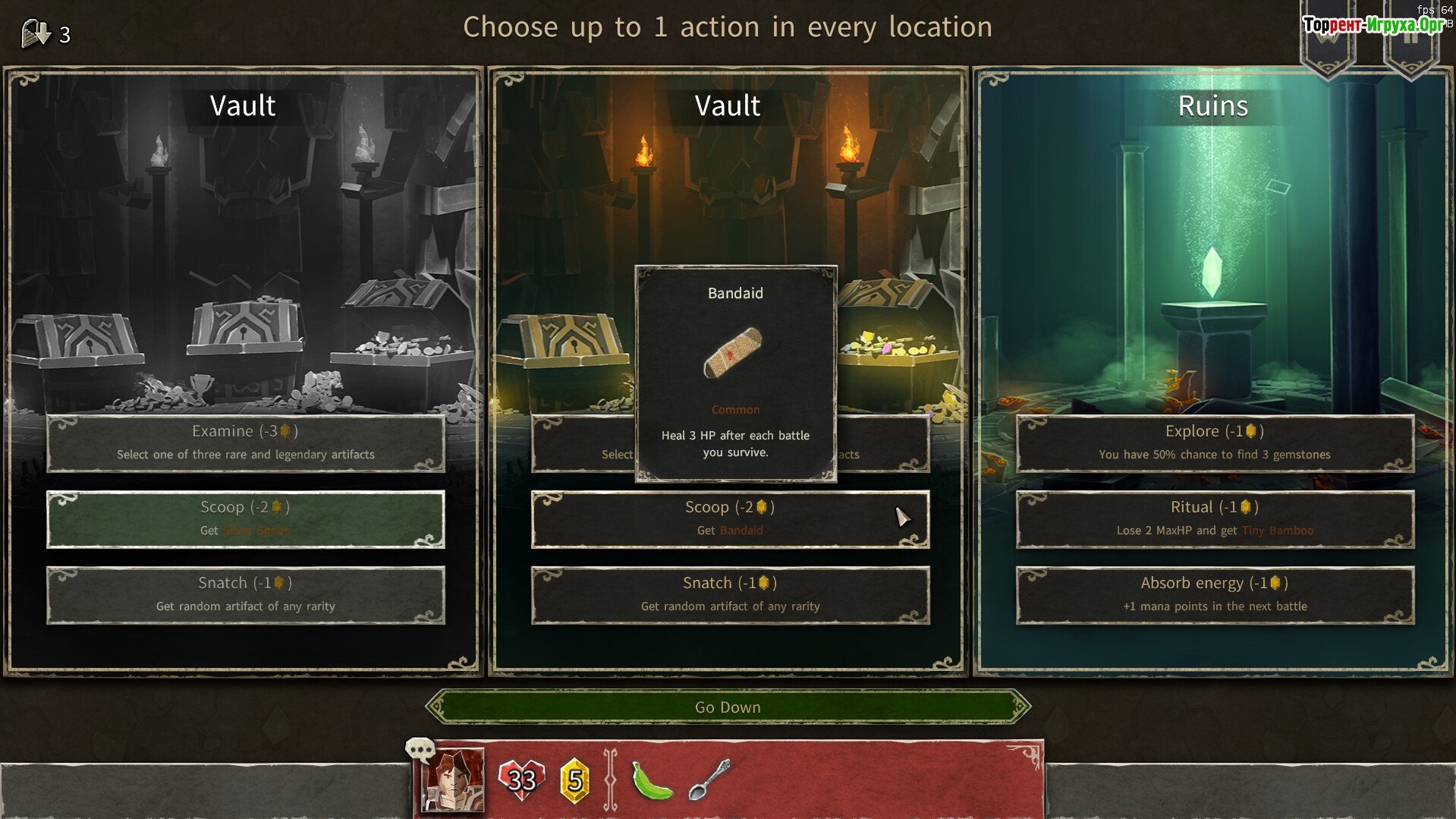The width and height of the screenshot is (1456, 819).
Task: Choose Absorb energy in the Ruins
Action: click(1214, 594)
